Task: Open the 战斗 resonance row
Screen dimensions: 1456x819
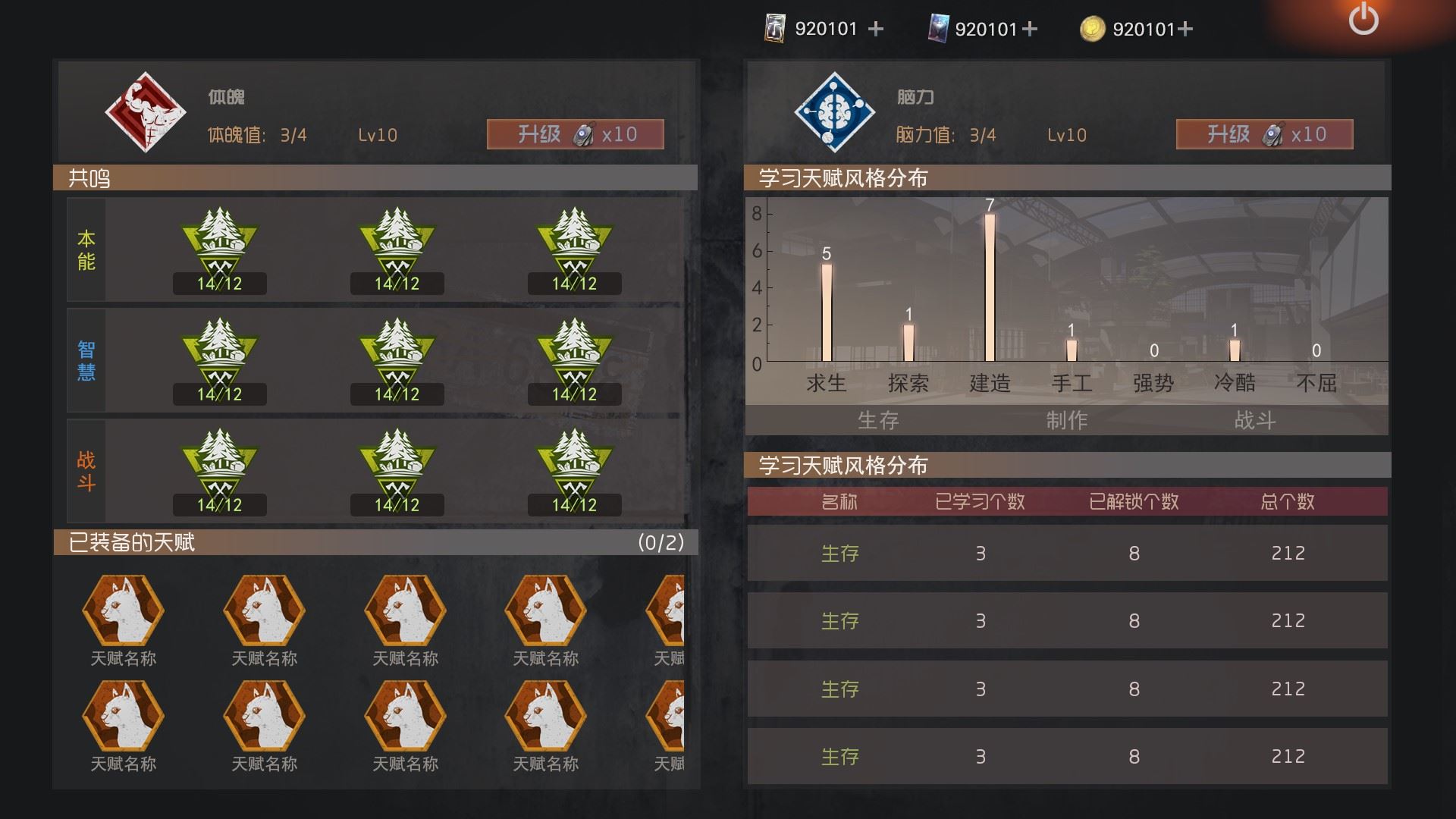Action: pyautogui.click(x=86, y=472)
